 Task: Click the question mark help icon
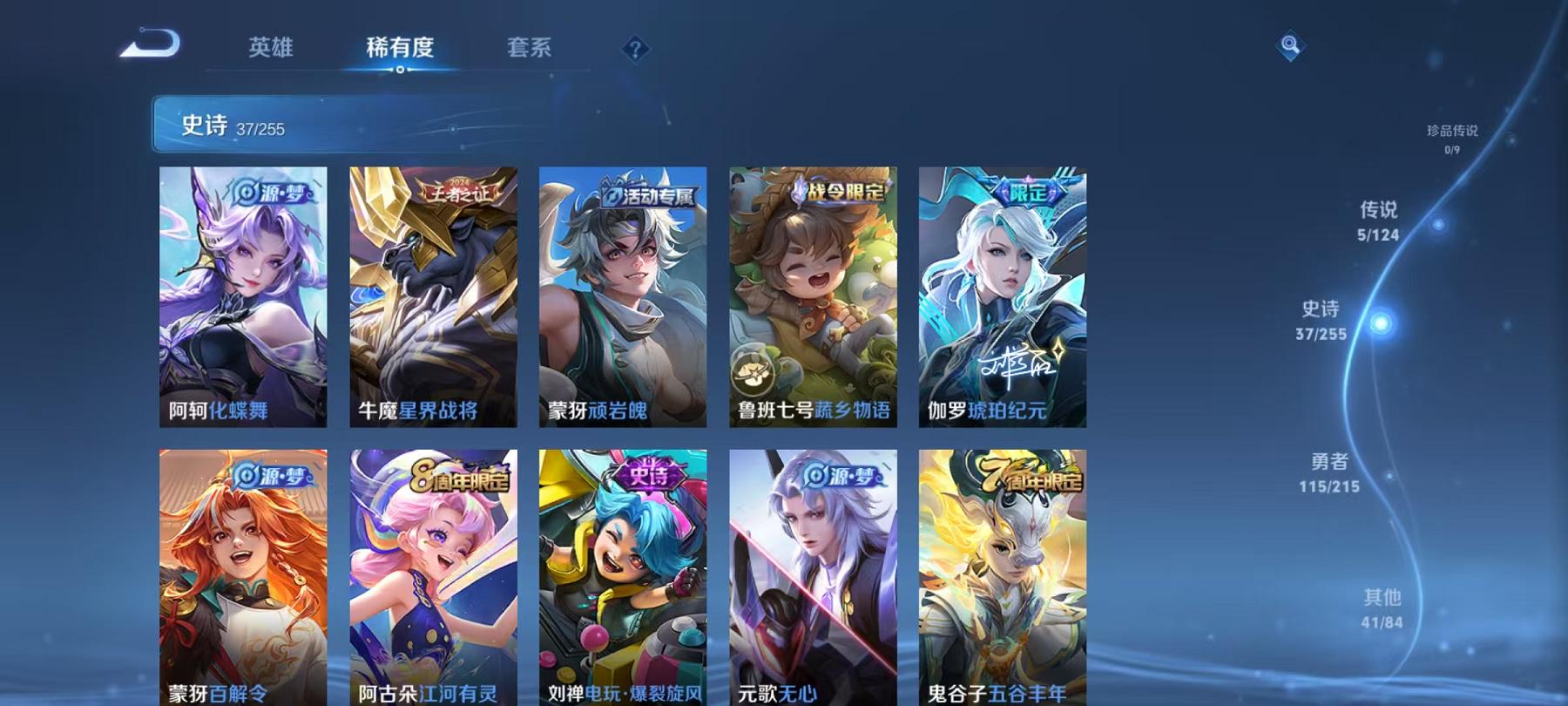(x=637, y=48)
